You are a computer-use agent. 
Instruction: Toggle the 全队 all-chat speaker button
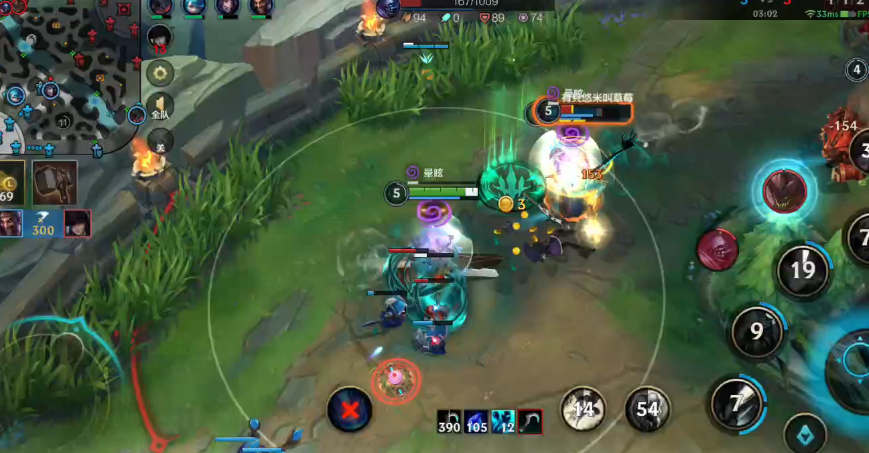click(x=160, y=109)
